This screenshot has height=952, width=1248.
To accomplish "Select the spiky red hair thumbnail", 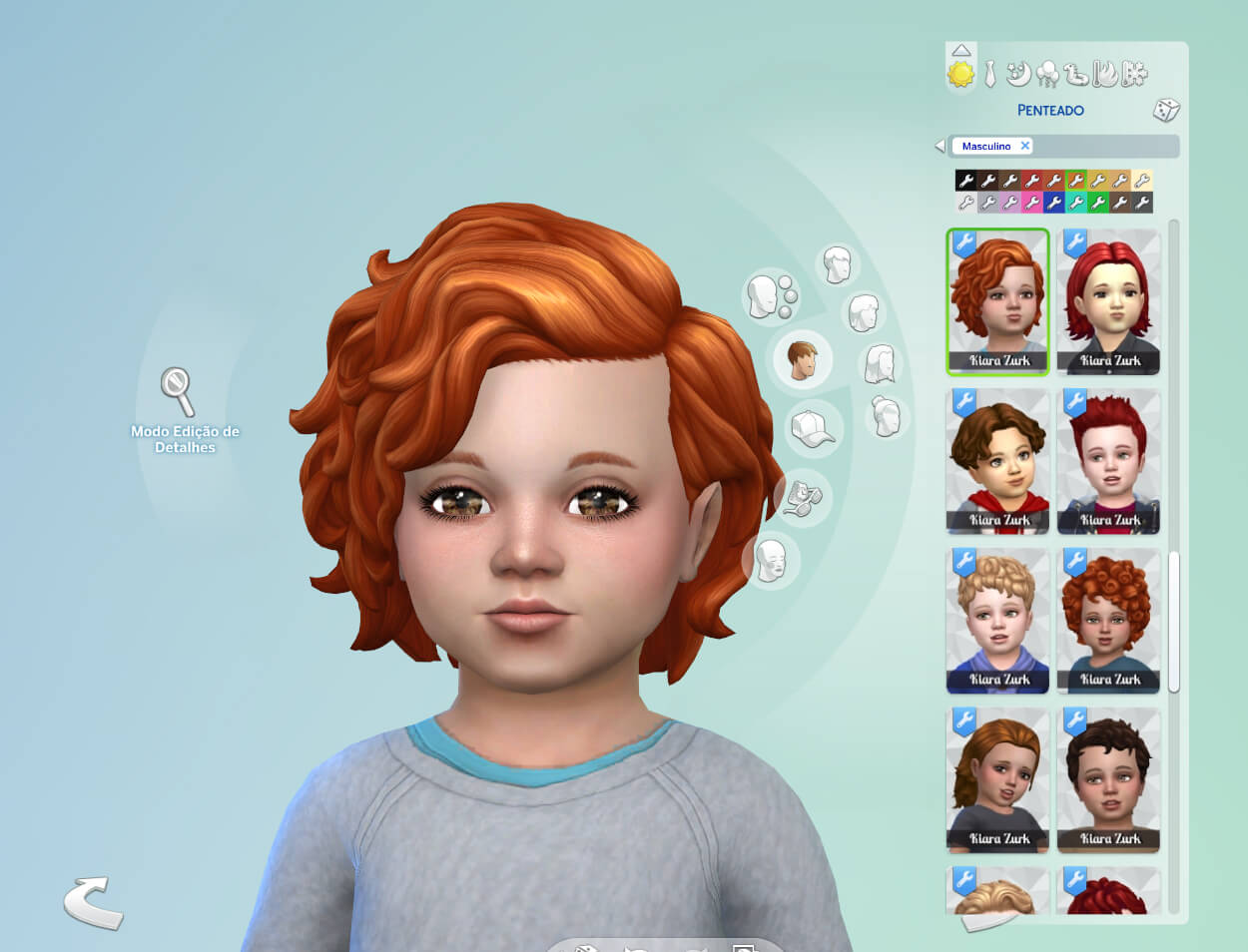I will coord(1108,461).
